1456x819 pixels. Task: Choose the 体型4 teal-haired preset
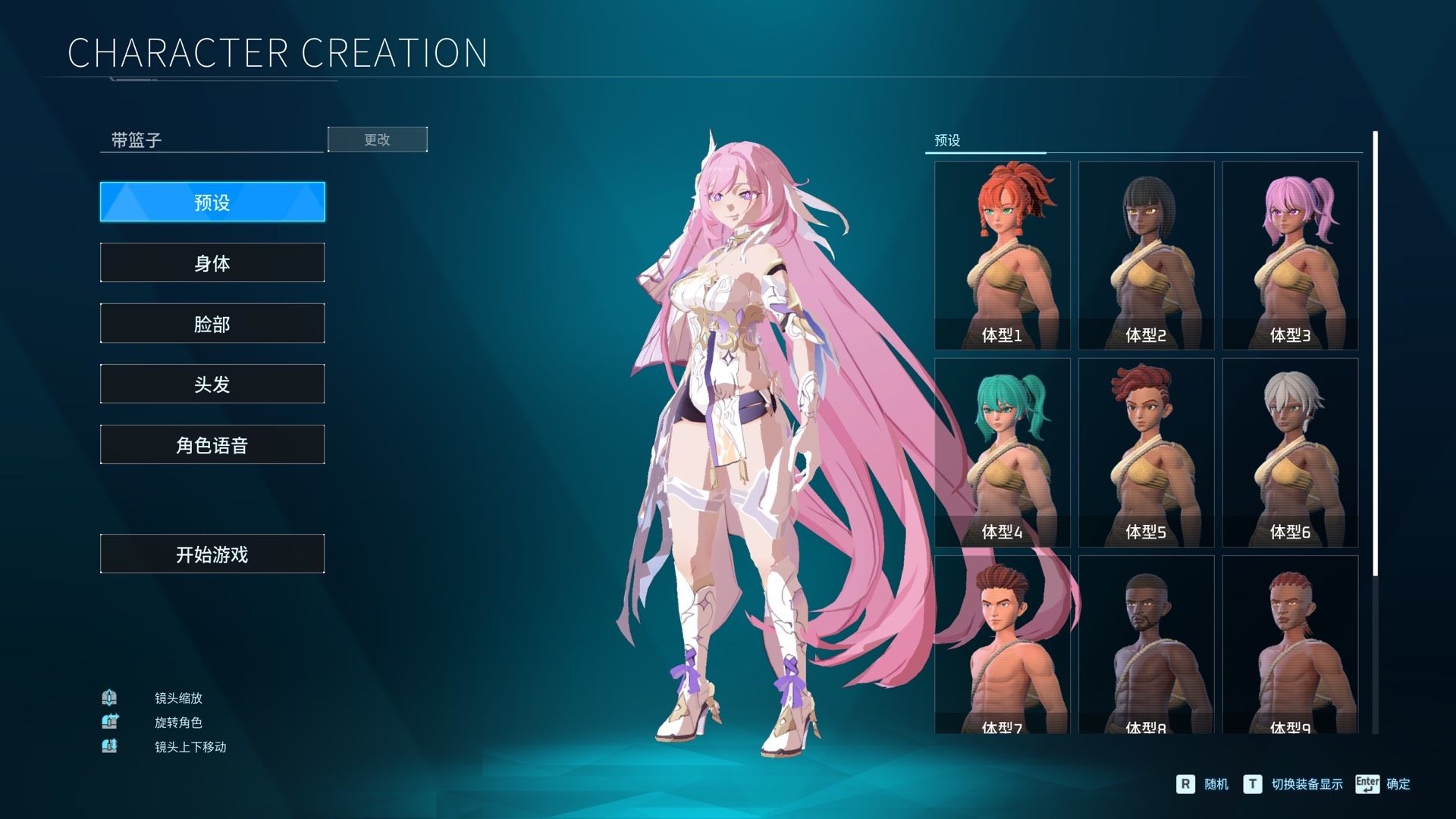click(1002, 452)
